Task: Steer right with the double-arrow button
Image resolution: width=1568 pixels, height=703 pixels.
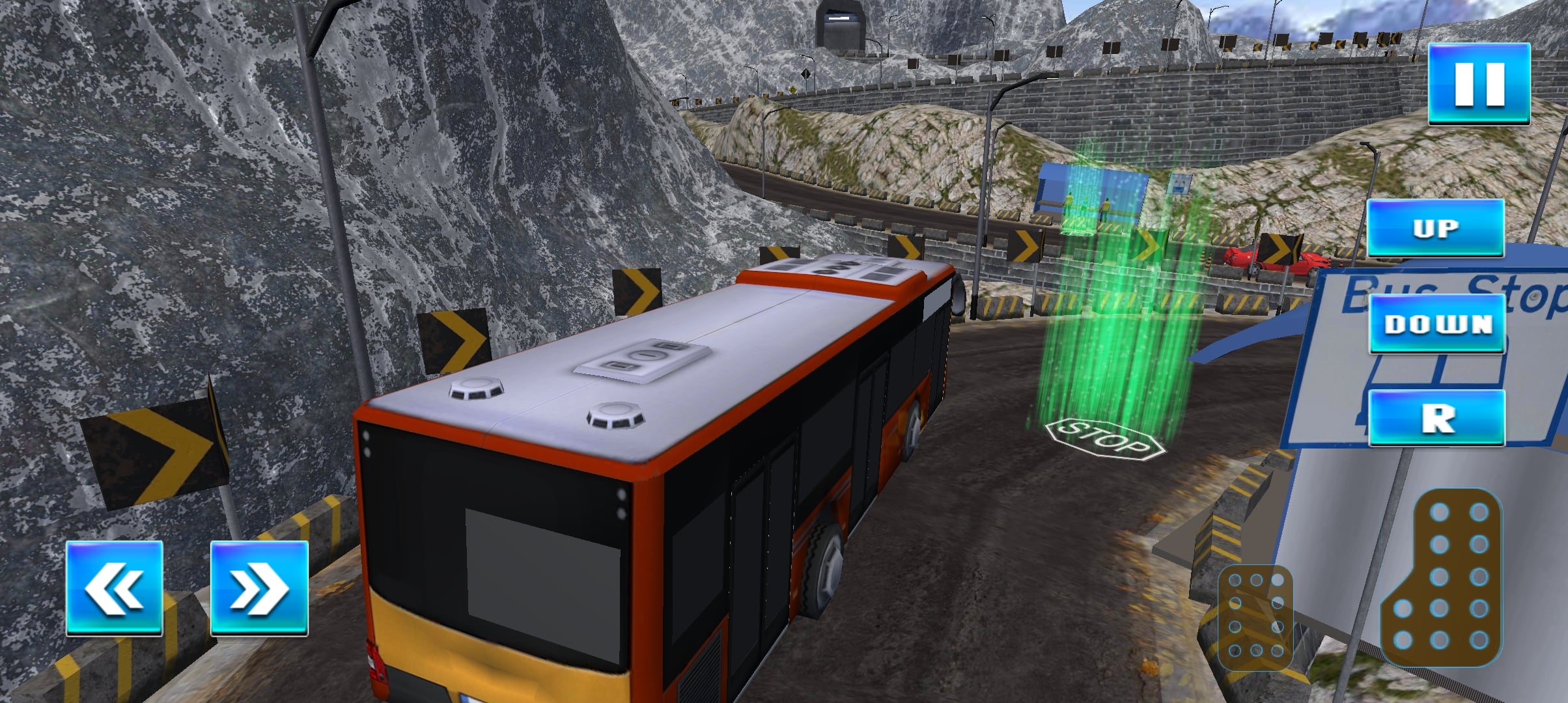Action: [x=259, y=588]
